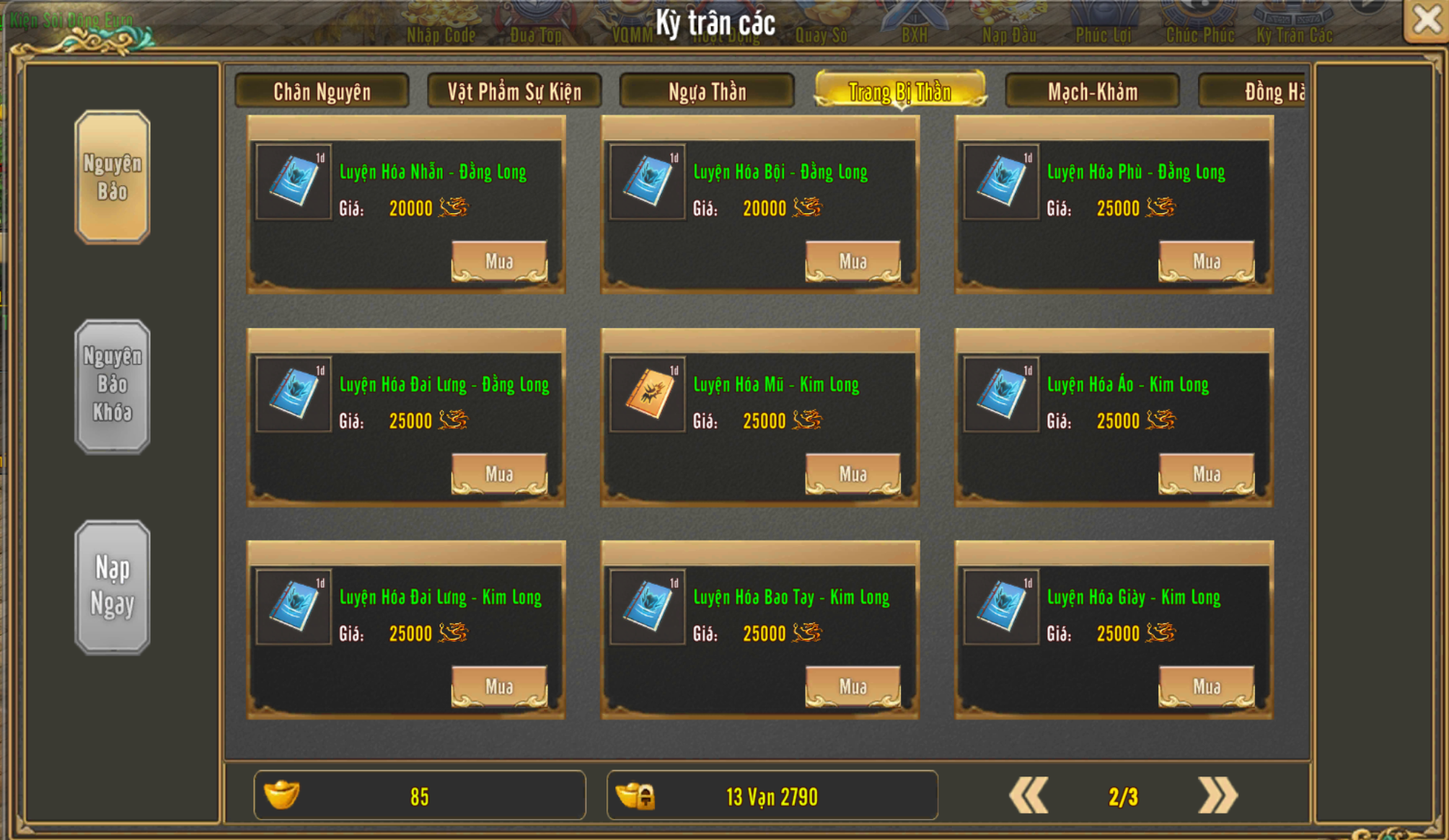Buy Luyện Hóa Đai Lưng - Đằng Long
Image resolution: width=1449 pixels, height=840 pixels.
tap(499, 474)
